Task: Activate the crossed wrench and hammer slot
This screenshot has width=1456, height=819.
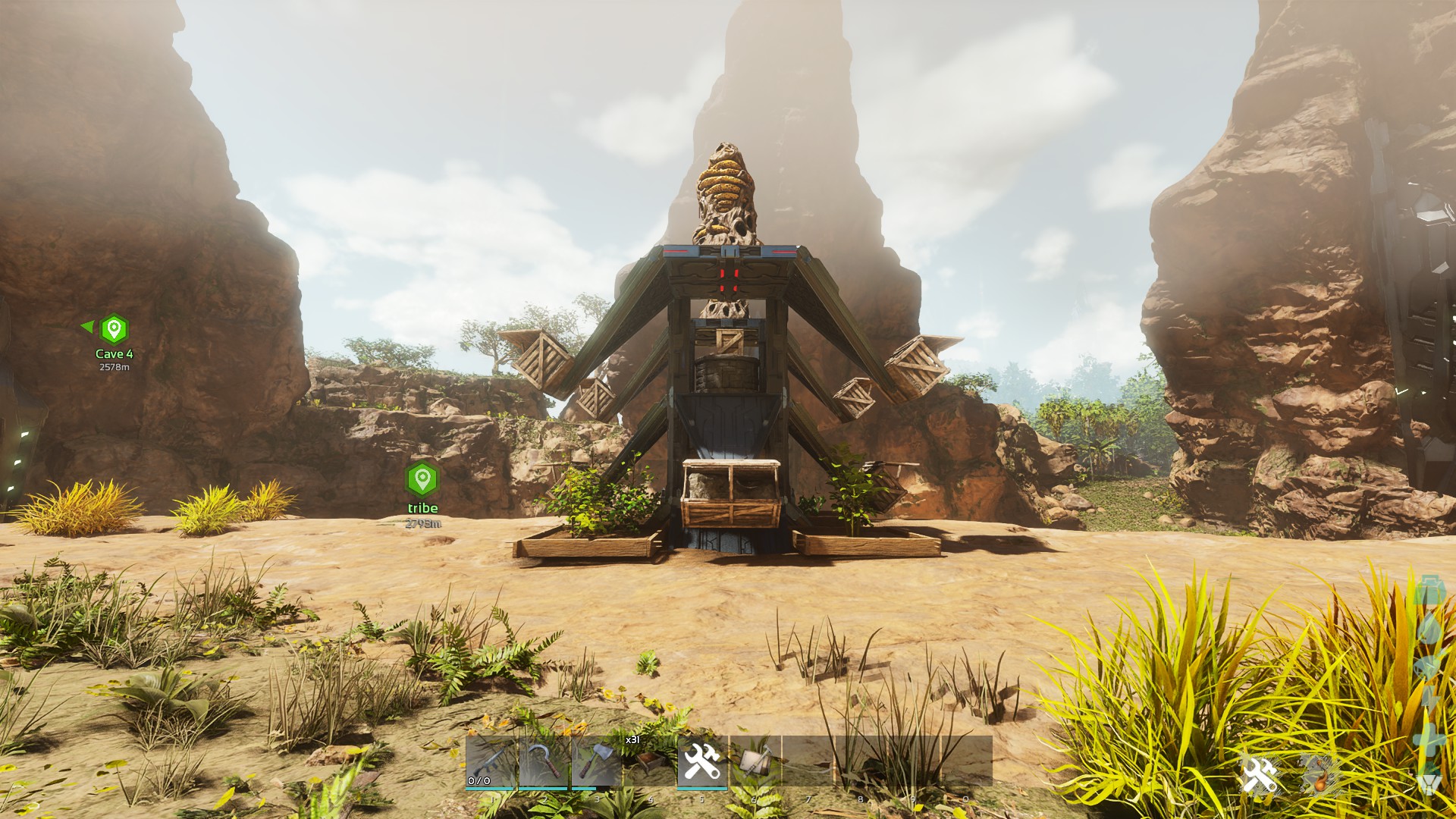Action: (702, 761)
